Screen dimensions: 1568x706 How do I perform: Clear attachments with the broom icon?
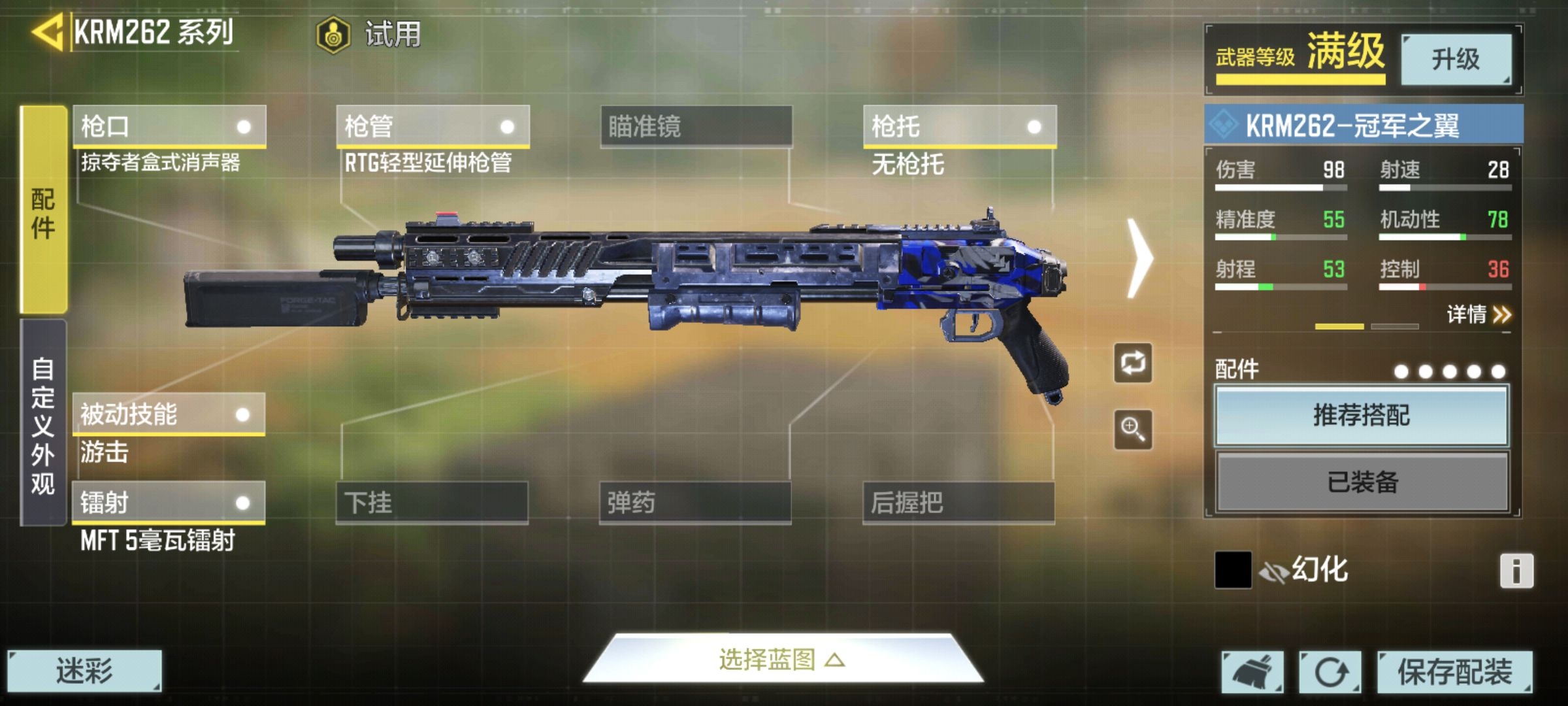[1252, 671]
